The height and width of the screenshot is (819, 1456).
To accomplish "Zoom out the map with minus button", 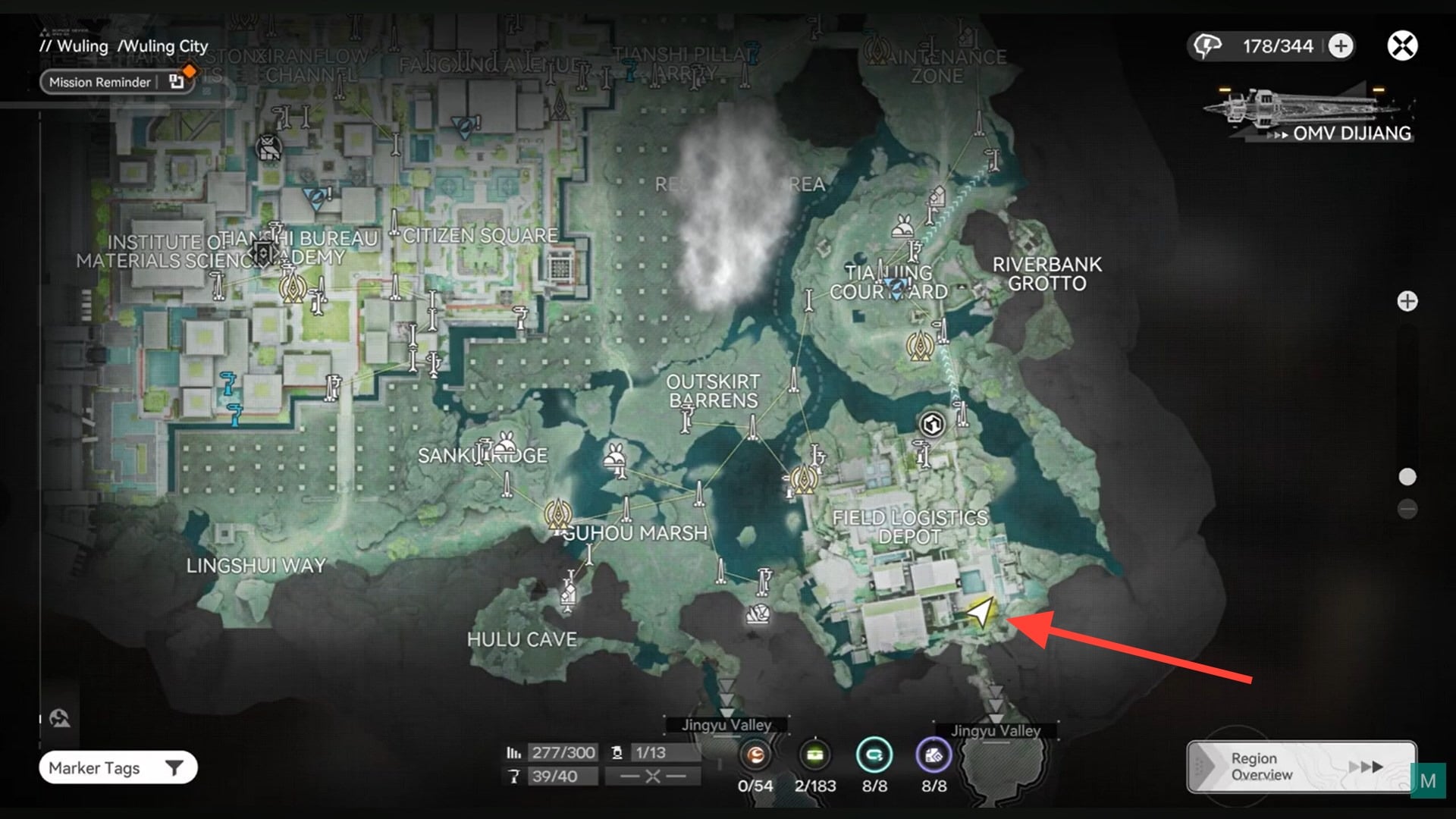I will tap(1407, 509).
